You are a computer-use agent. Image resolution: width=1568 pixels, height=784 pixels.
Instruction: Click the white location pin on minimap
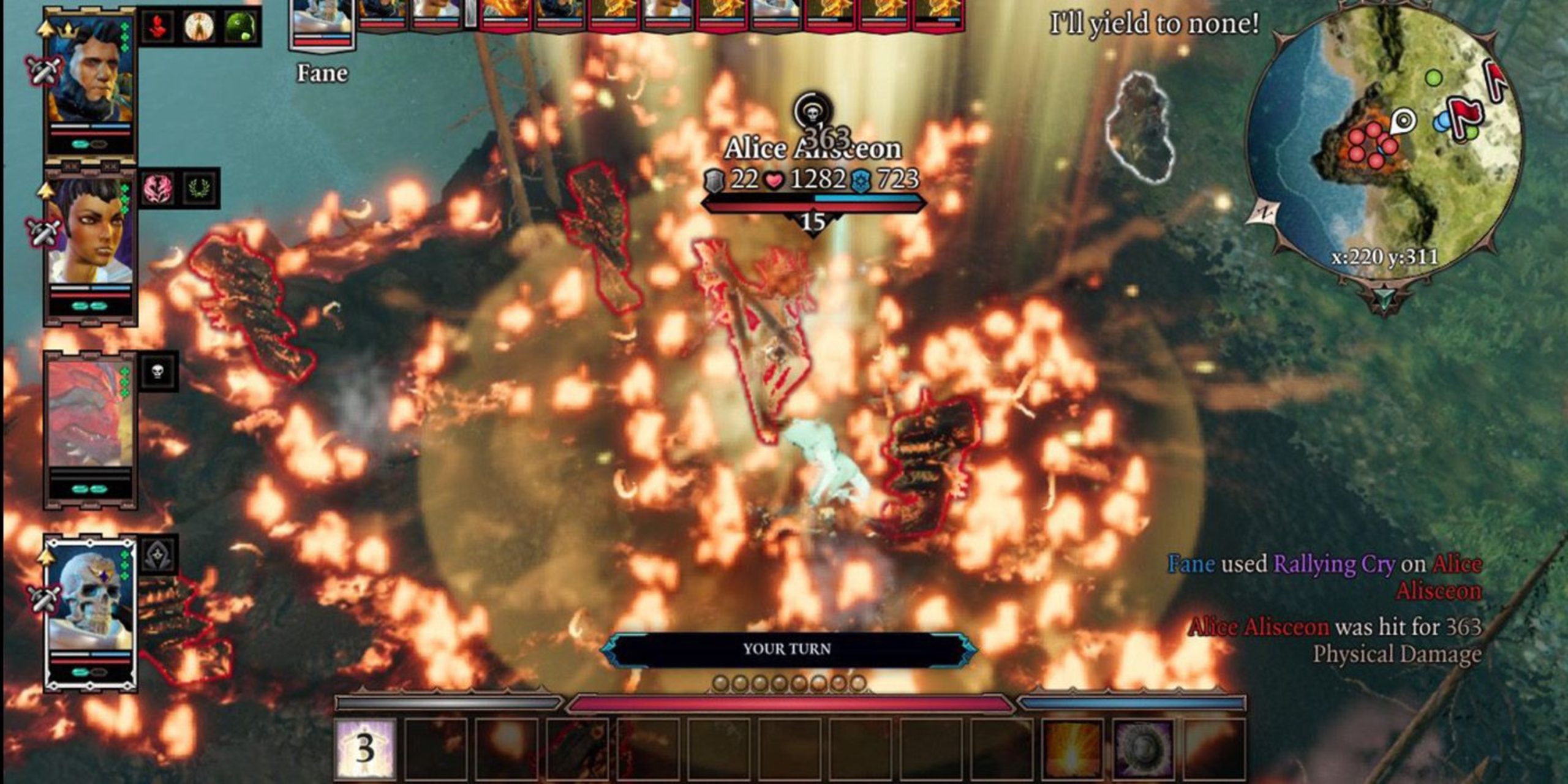click(1404, 120)
